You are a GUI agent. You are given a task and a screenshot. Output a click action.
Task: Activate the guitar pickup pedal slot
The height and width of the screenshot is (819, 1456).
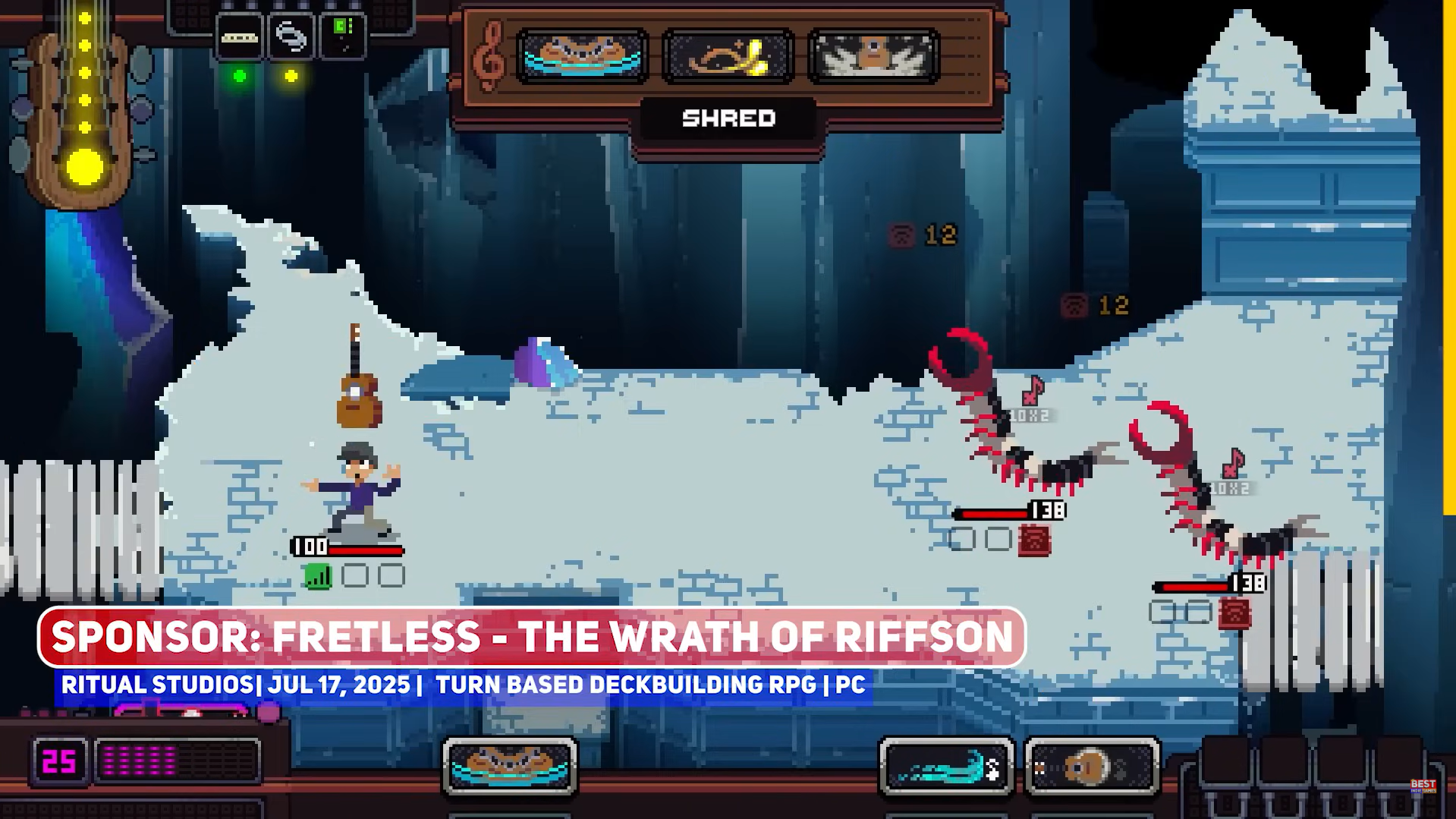tap(240, 36)
